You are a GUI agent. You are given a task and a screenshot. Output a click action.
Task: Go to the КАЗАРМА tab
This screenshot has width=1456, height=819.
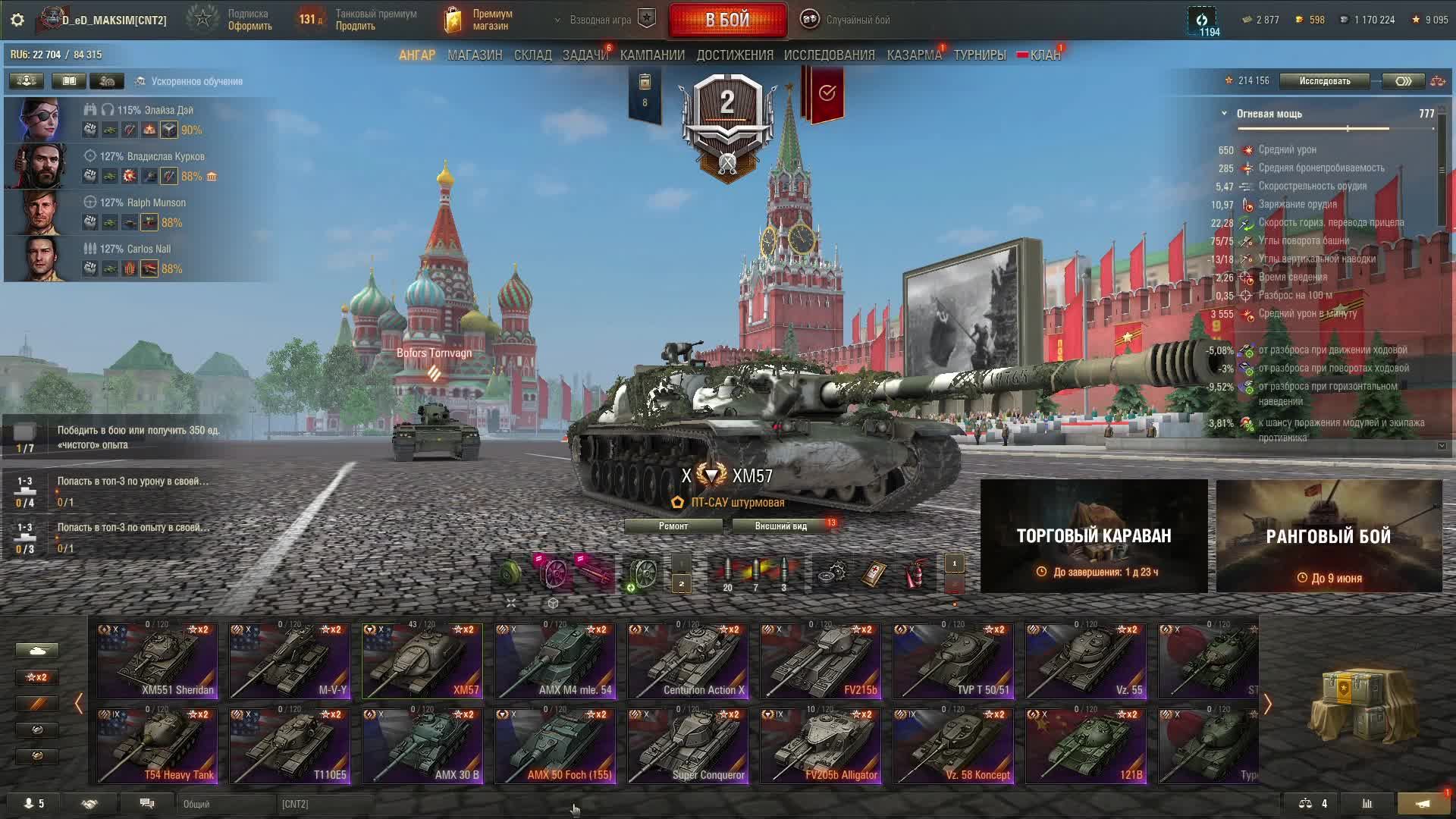coord(914,55)
